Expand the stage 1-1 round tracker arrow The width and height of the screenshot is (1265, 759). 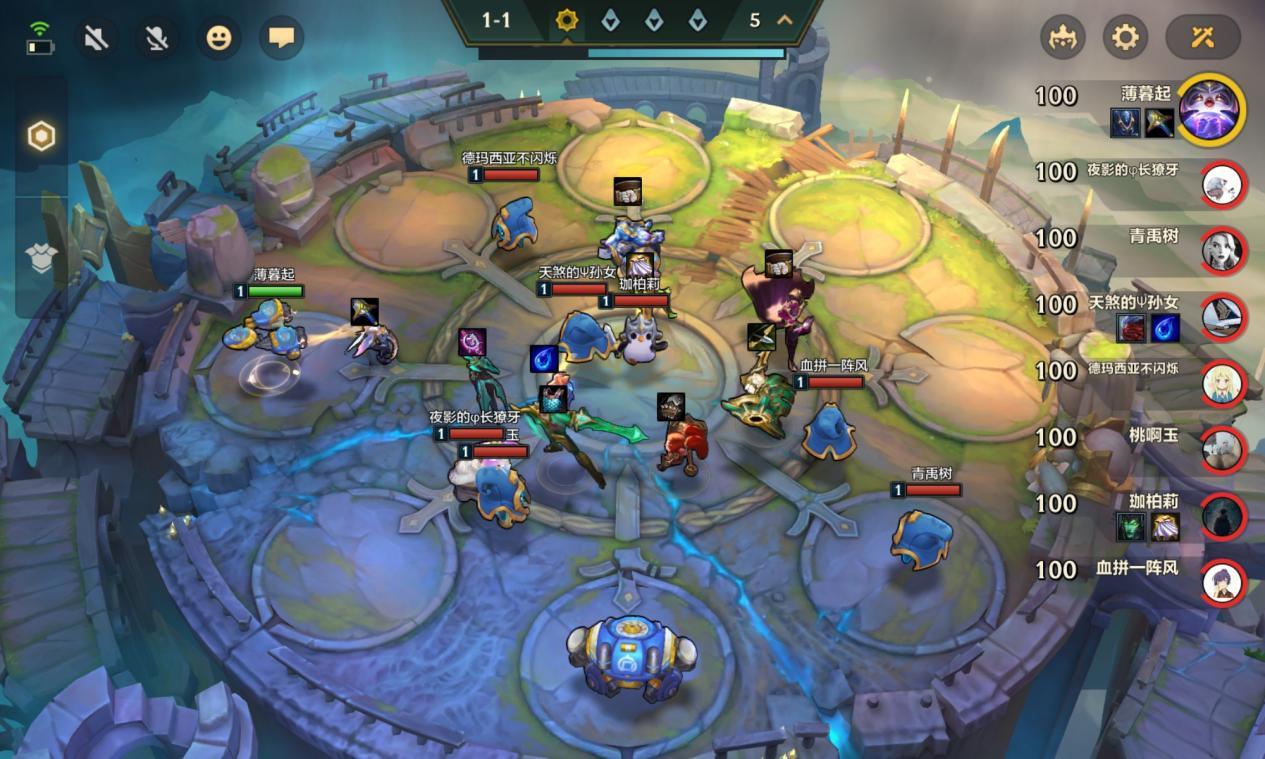[785, 20]
